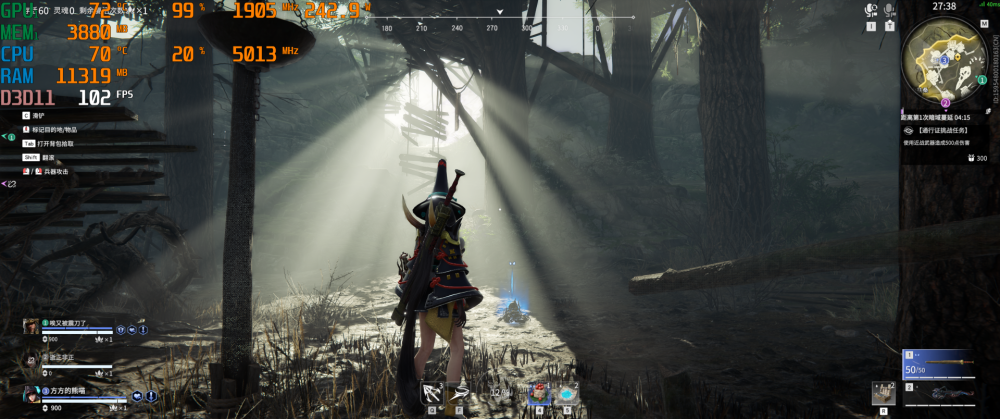
Task: Click the blue number 3 minimap marker
Action: click(943, 60)
